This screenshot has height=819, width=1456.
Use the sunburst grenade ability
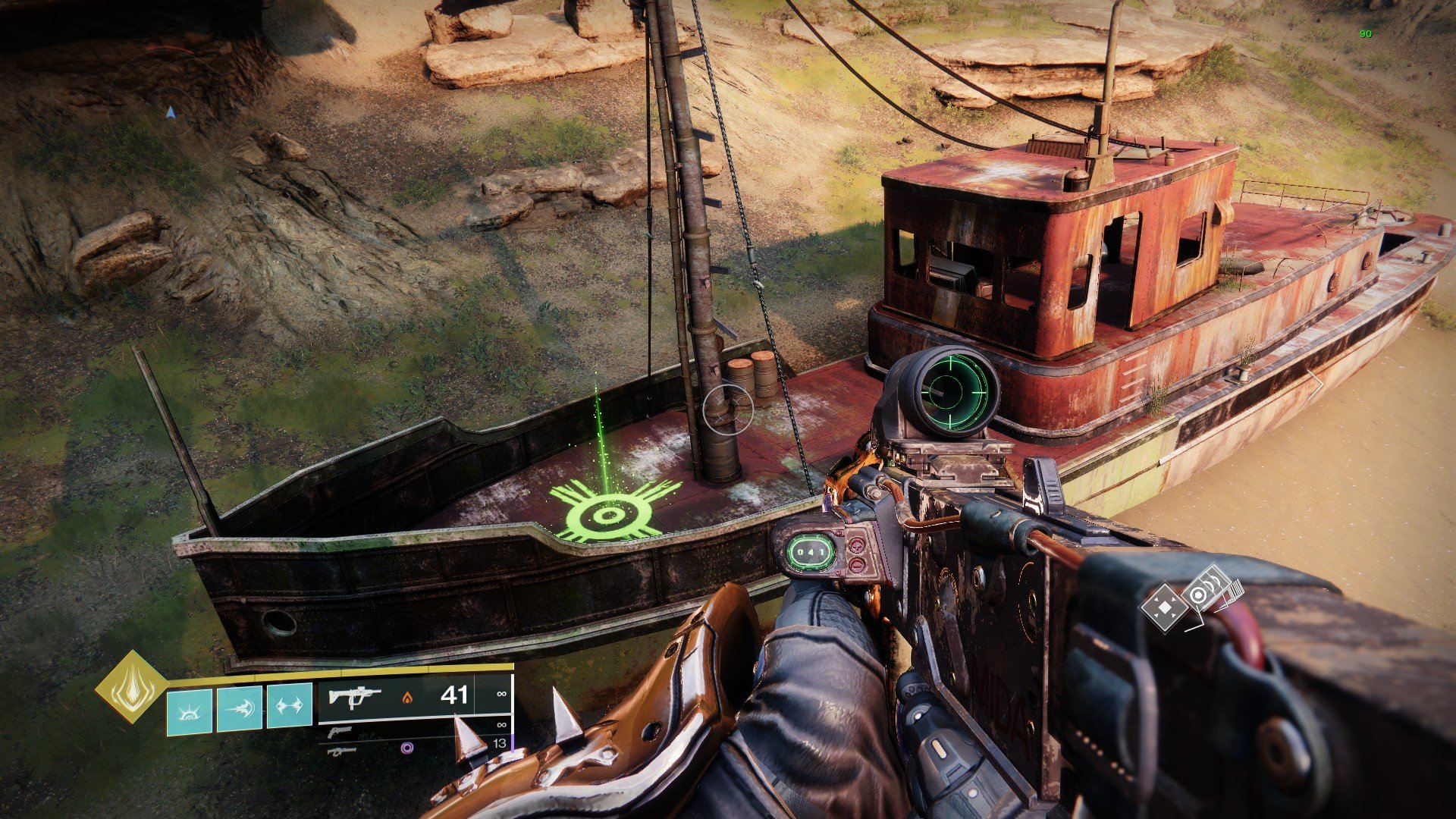coord(189,708)
